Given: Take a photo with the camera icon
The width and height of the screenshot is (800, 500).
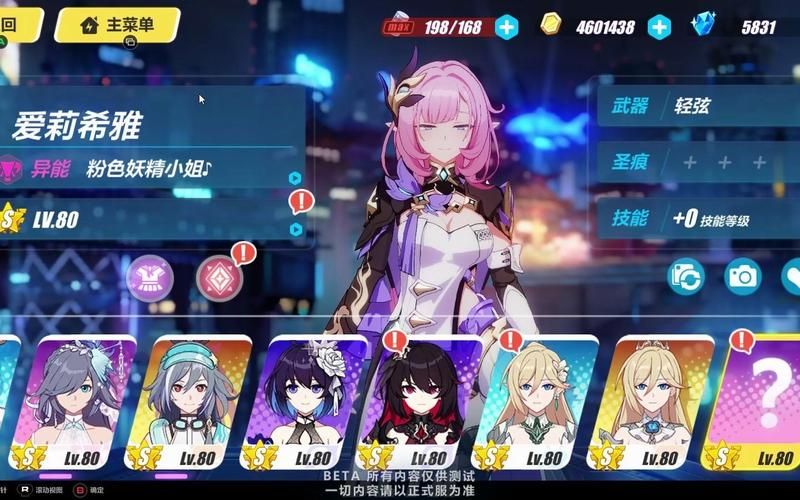Looking at the screenshot, I should pyautogui.click(x=743, y=277).
